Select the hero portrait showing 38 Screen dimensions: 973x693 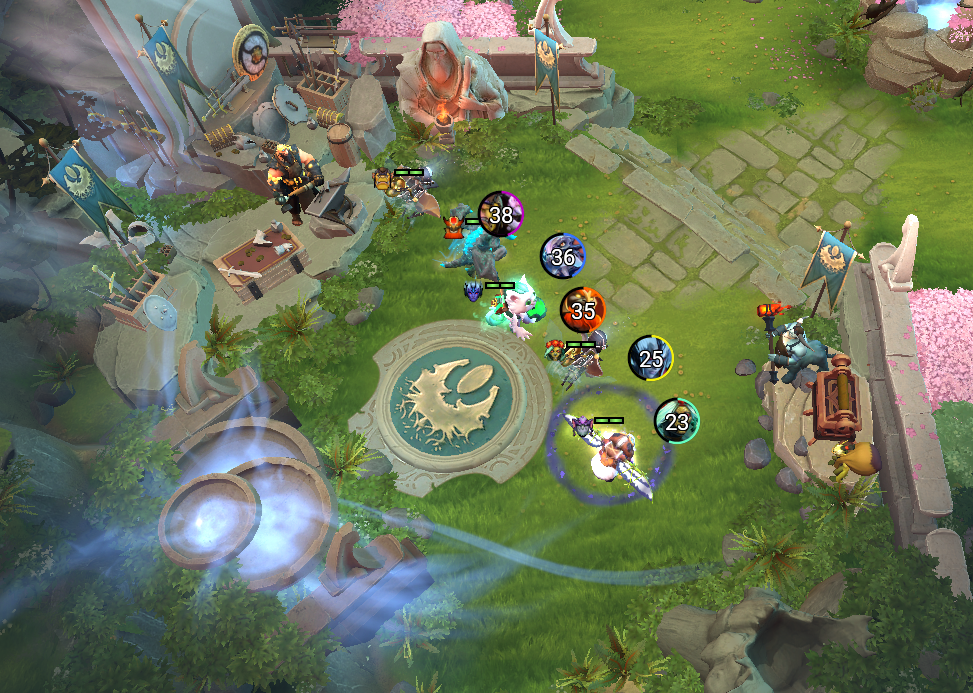point(501,214)
